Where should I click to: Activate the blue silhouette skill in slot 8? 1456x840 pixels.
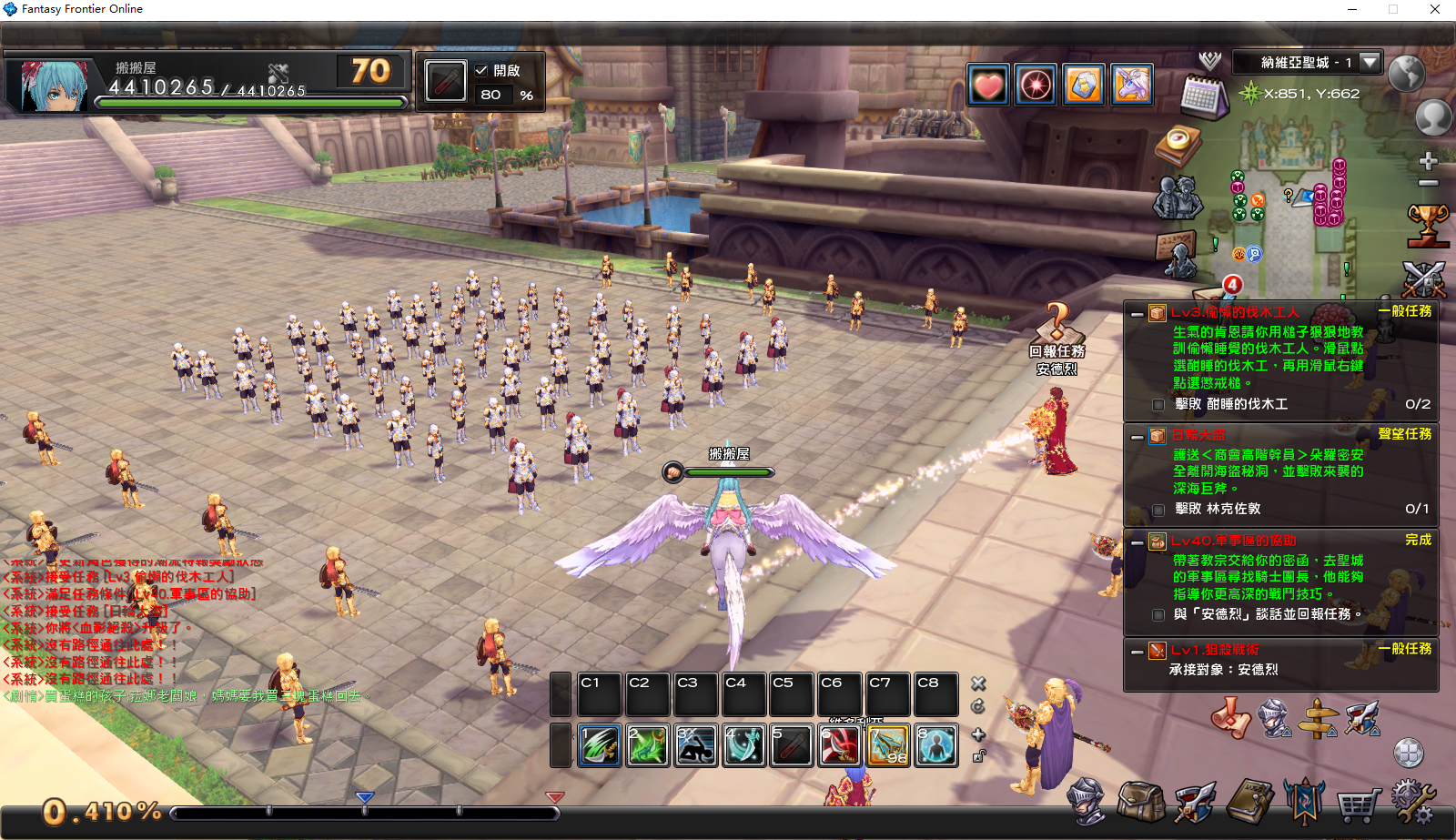pyautogui.click(x=936, y=745)
